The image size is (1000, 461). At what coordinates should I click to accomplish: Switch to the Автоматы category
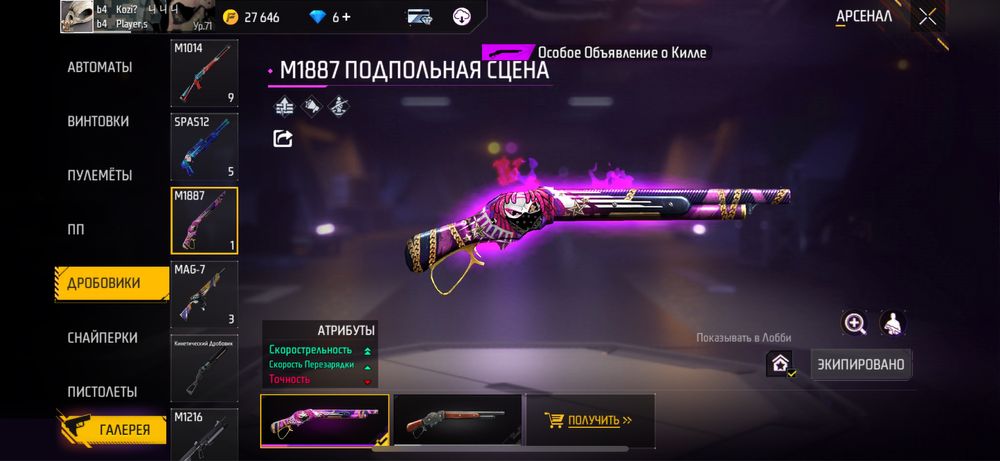coord(99,67)
